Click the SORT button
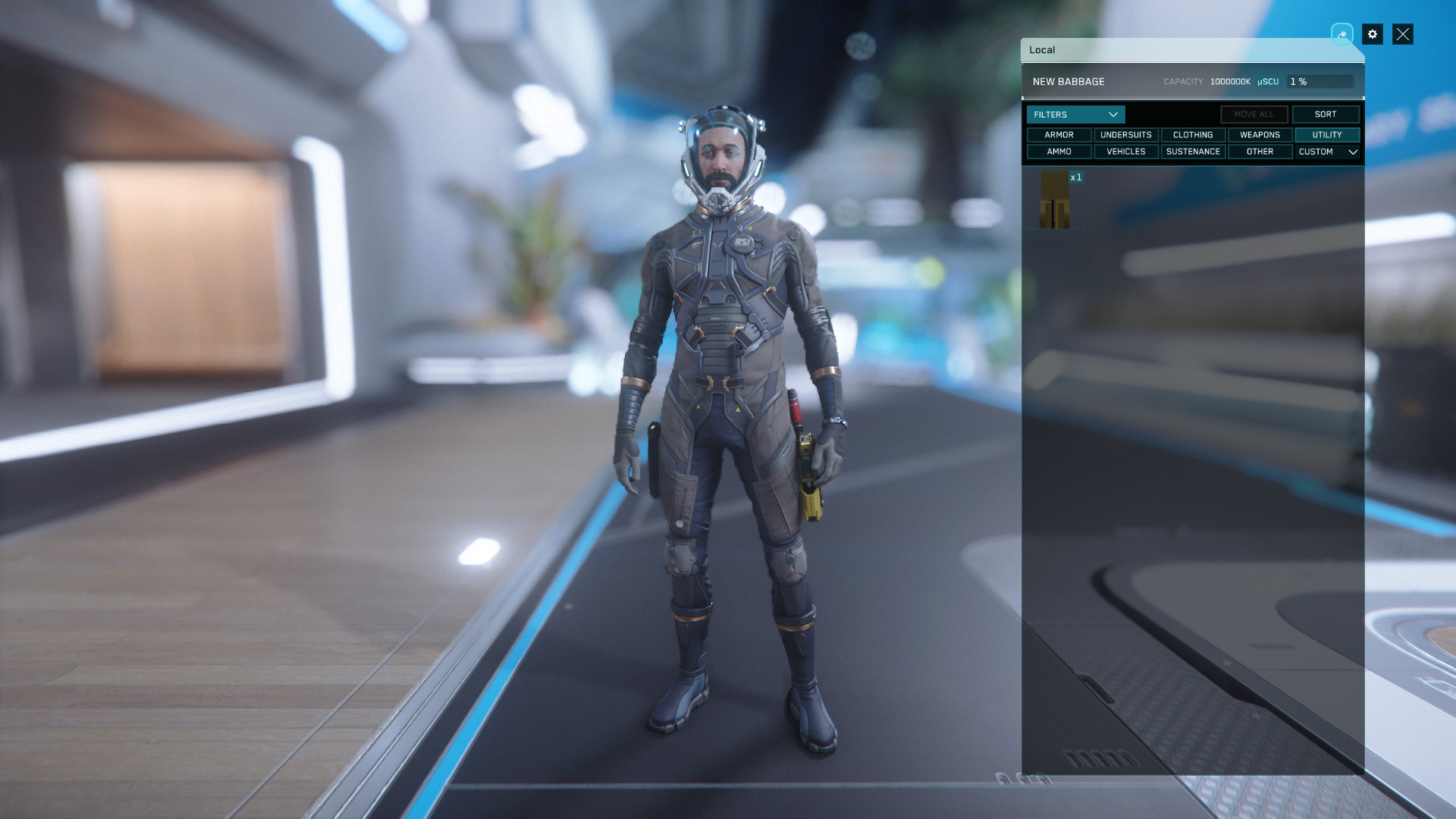Viewport: 1456px width, 819px height. tap(1326, 114)
